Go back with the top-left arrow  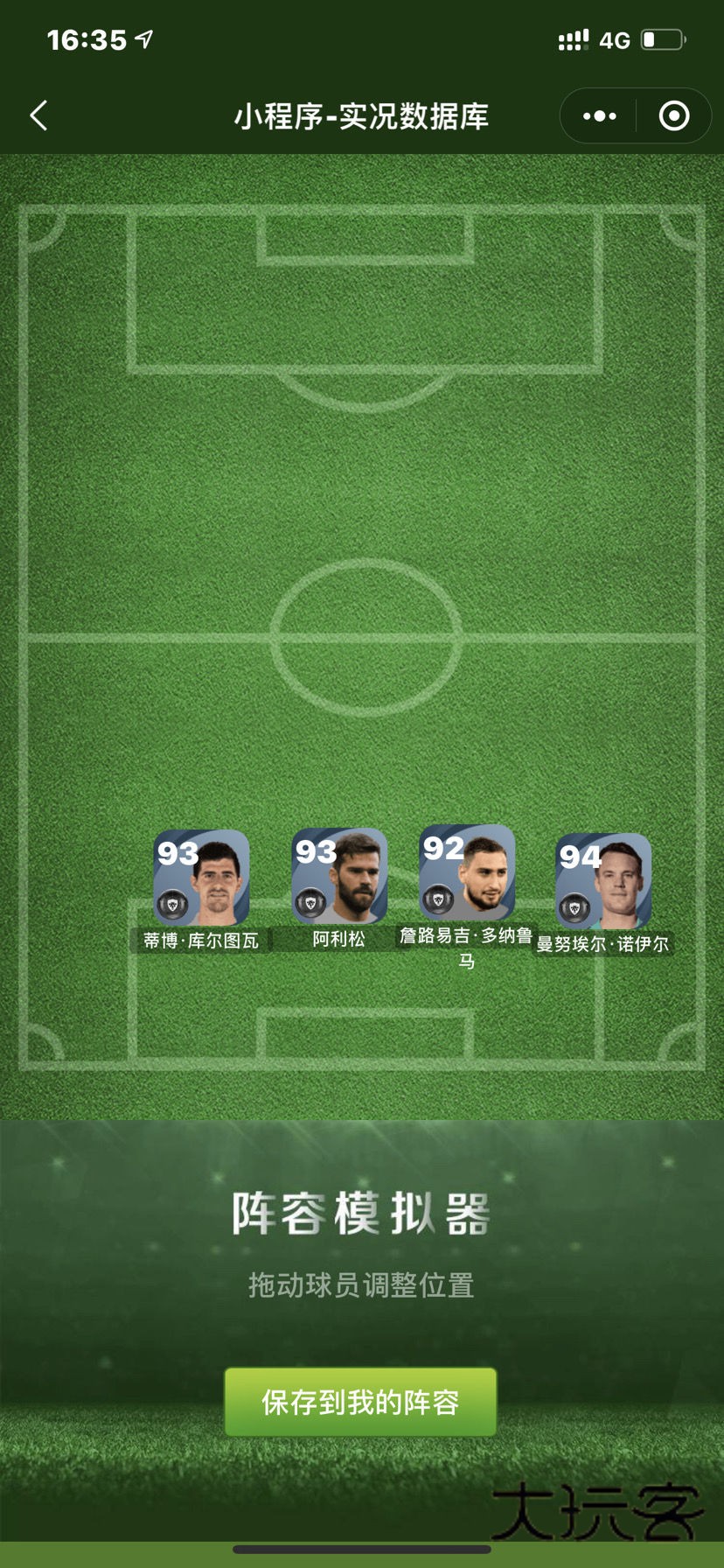pyautogui.click(x=39, y=115)
